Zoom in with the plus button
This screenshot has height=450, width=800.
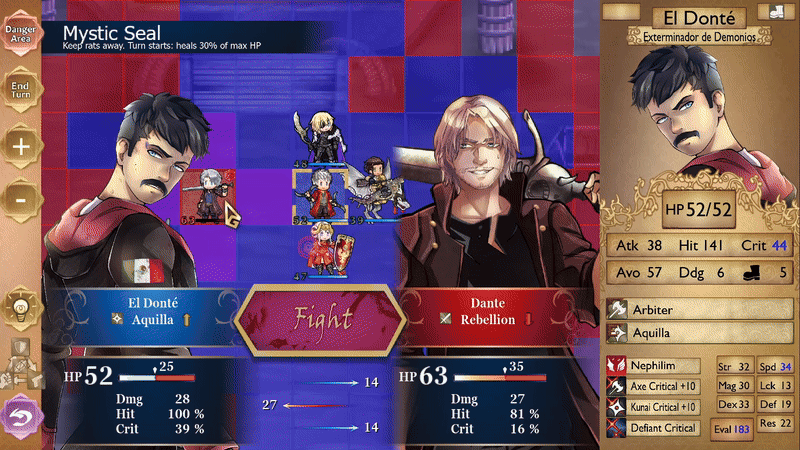tap(20, 144)
